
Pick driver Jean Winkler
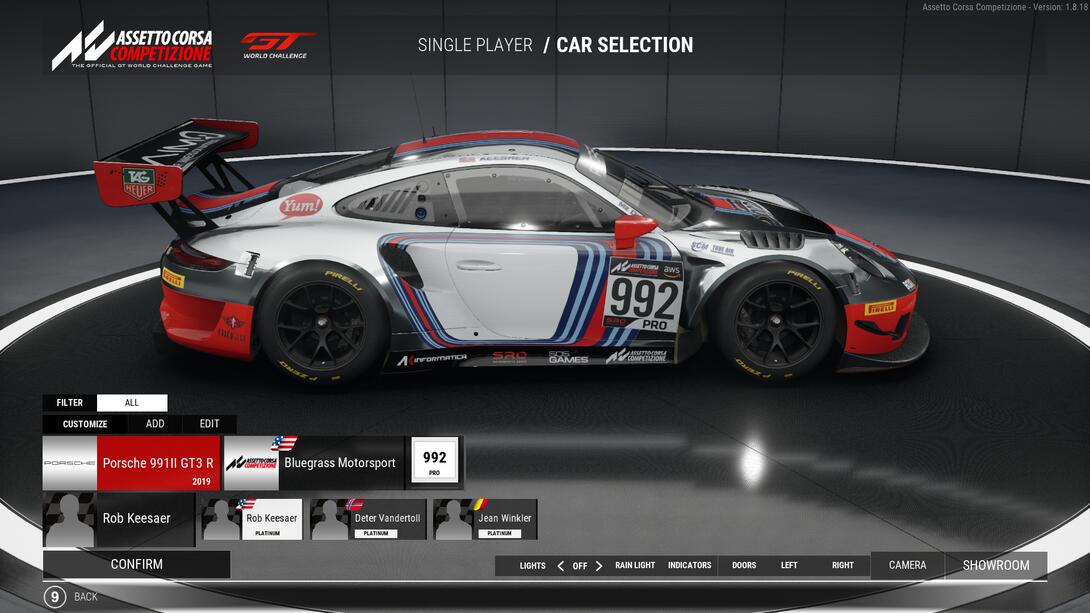[x=485, y=520]
